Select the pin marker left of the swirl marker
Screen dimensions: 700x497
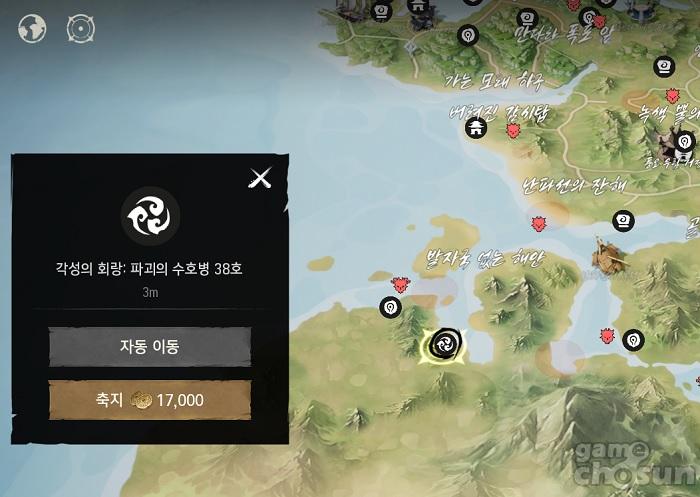390,308
